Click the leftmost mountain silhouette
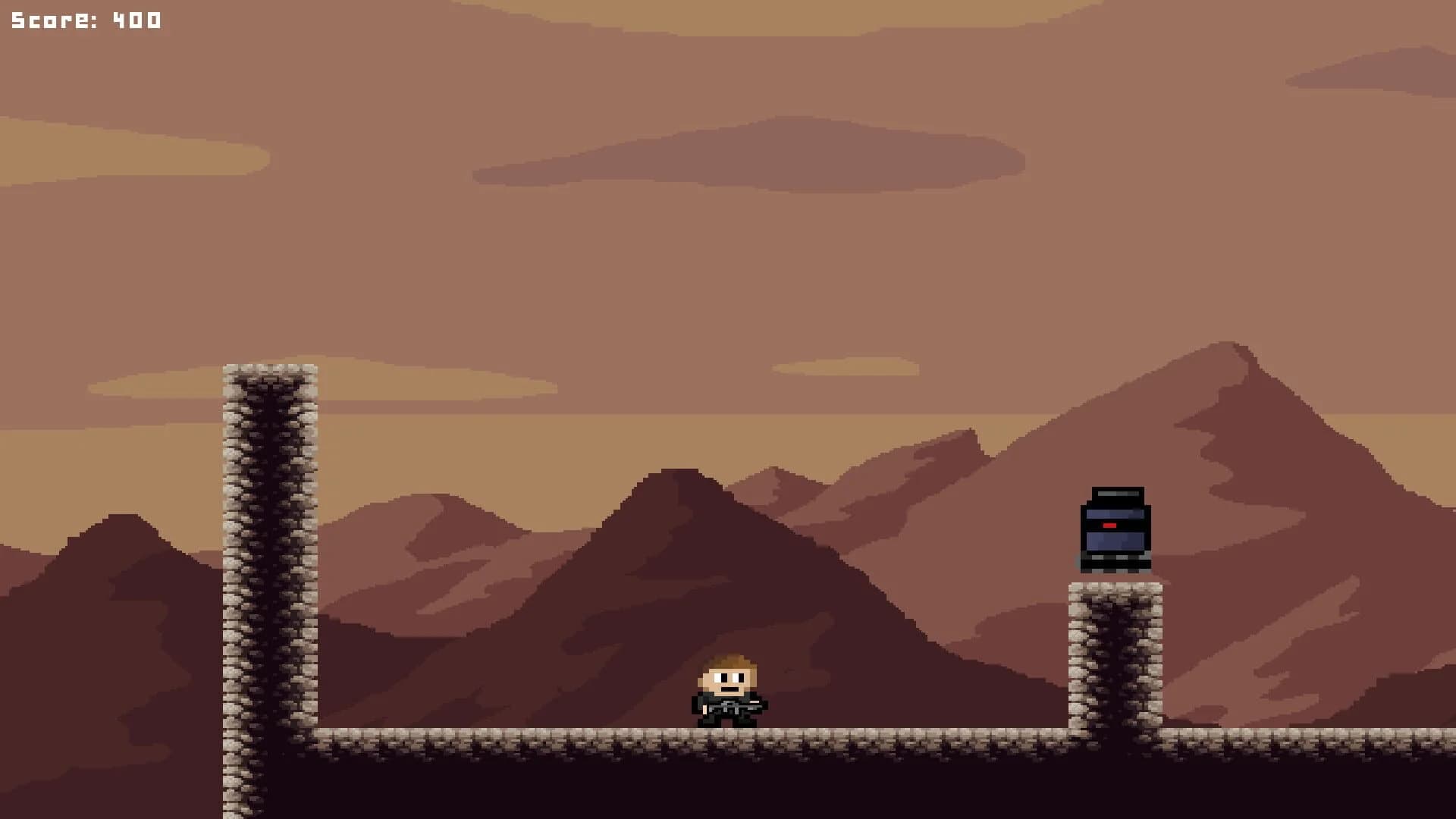 (x=121, y=546)
